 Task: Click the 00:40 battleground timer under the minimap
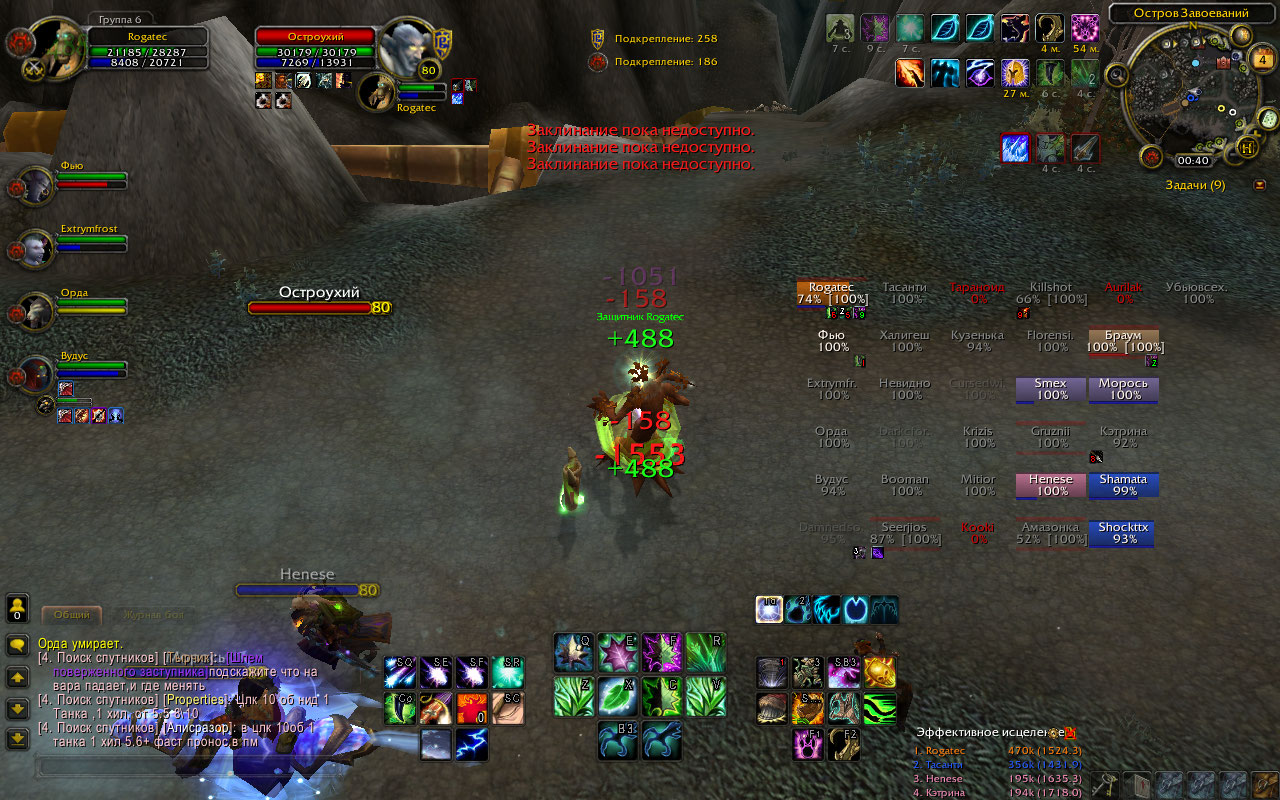(1192, 160)
